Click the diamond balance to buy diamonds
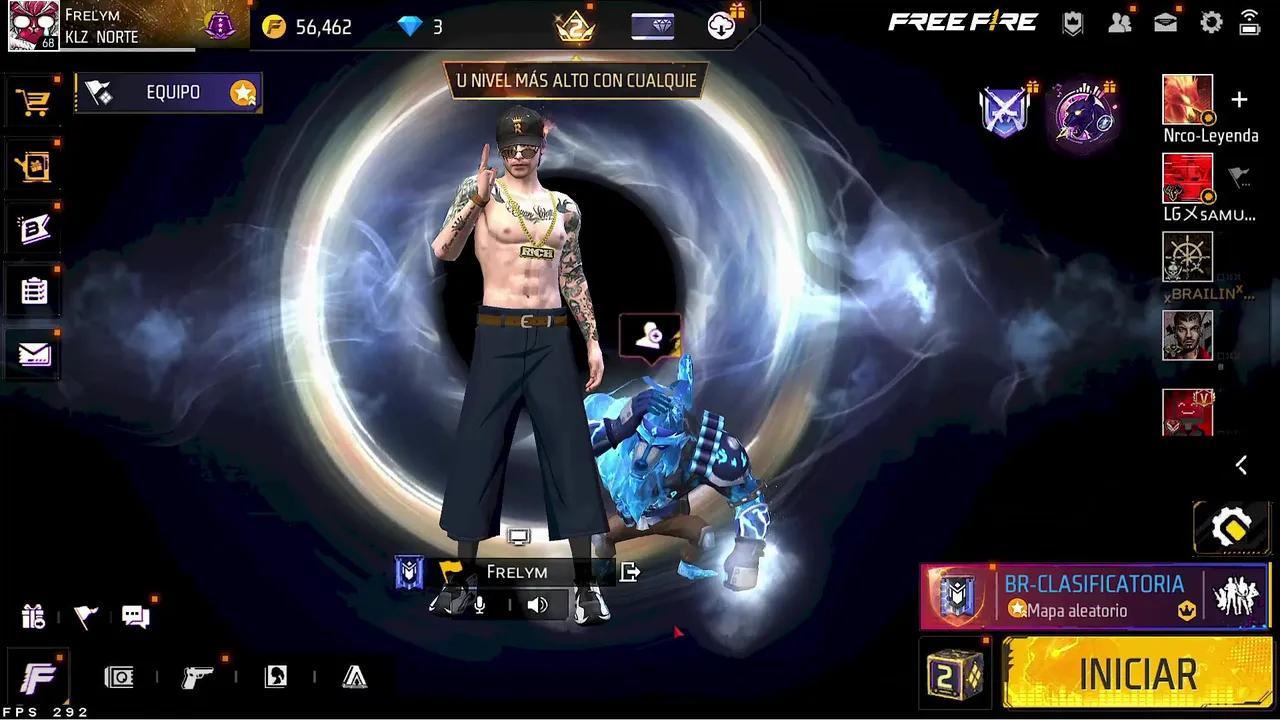This screenshot has width=1280, height=720. [x=424, y=27]
